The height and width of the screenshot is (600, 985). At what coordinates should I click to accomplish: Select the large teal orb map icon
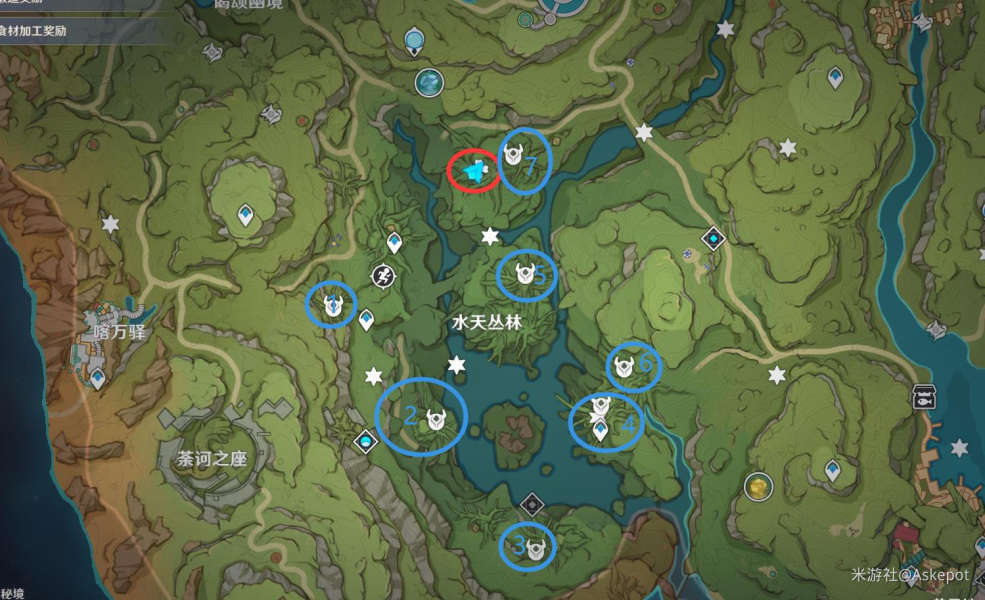click(430, 82)
